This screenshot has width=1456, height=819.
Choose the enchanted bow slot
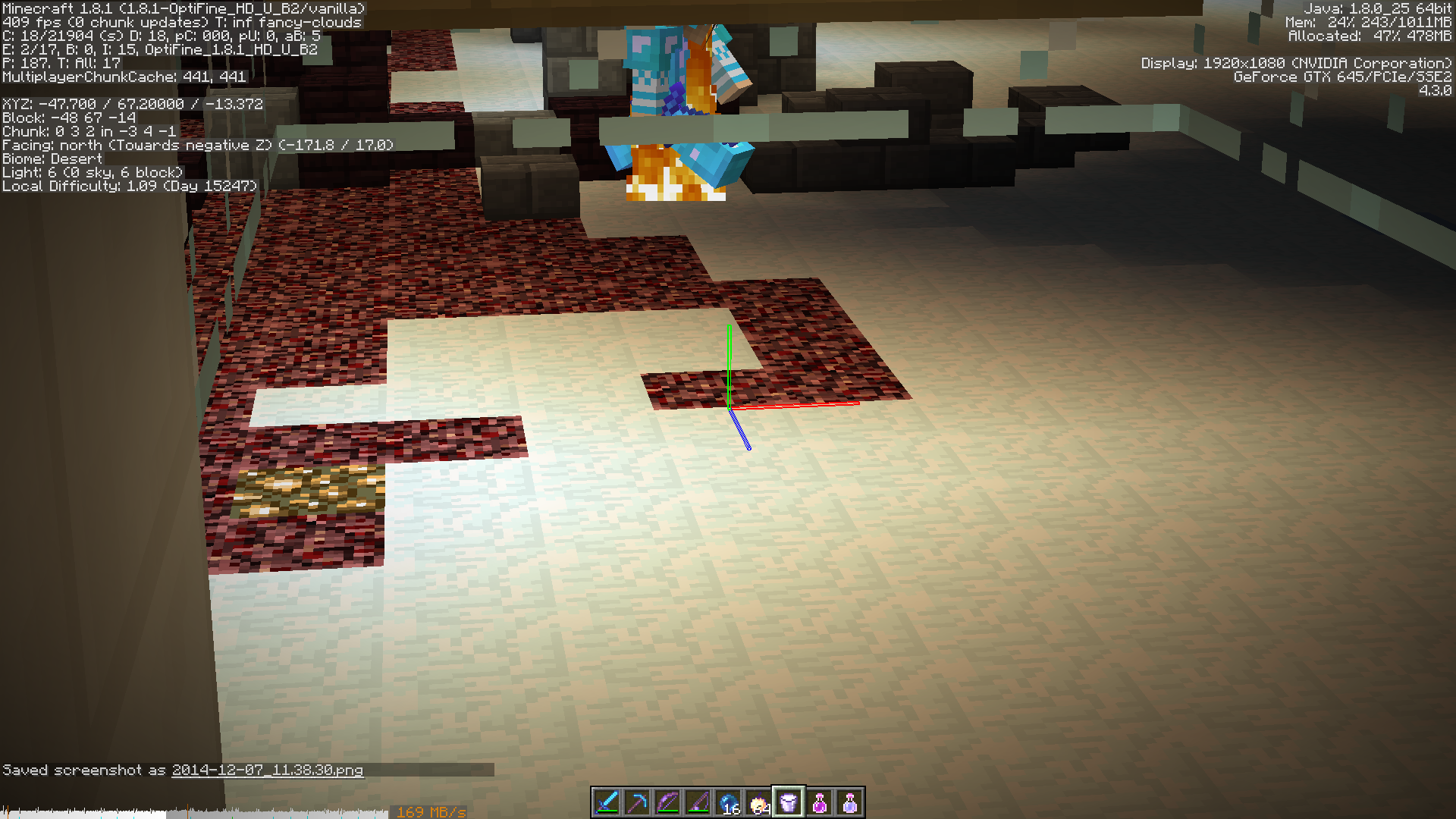(667, 802)
